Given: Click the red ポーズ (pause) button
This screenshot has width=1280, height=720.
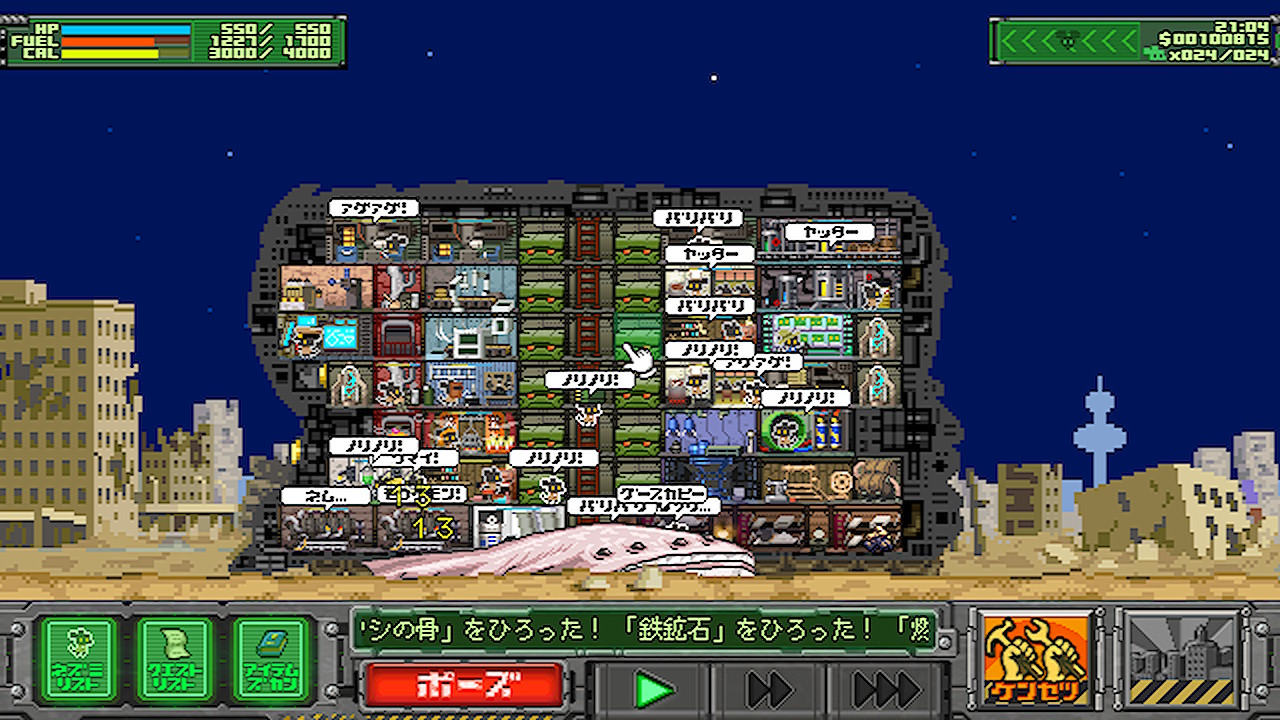Looking at the screenshot, I should [x=463, y=686].
